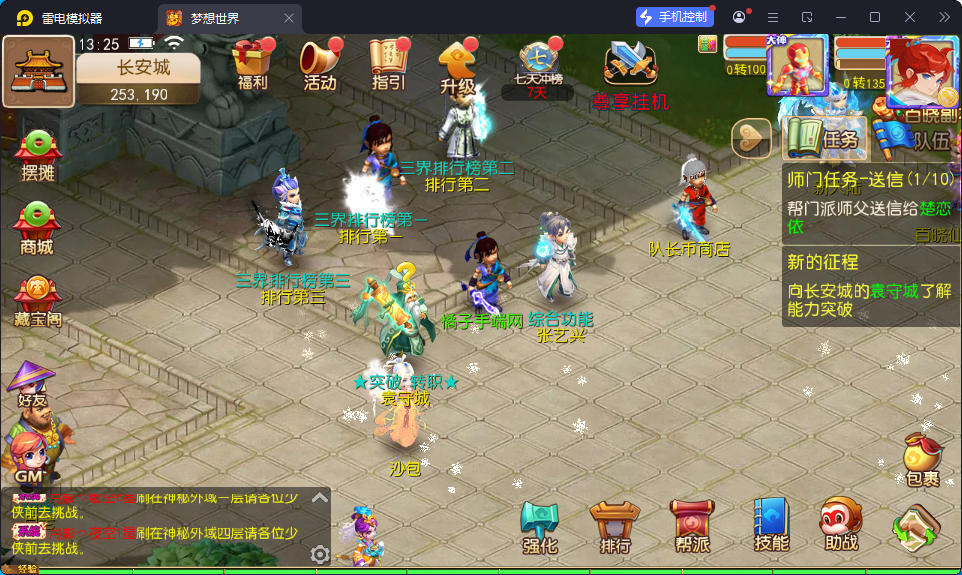Image resolution: width=962 pixels, height=575 pixels.
Task: Open the 助战 assist monkey menu
Action: tap(842, 527)
